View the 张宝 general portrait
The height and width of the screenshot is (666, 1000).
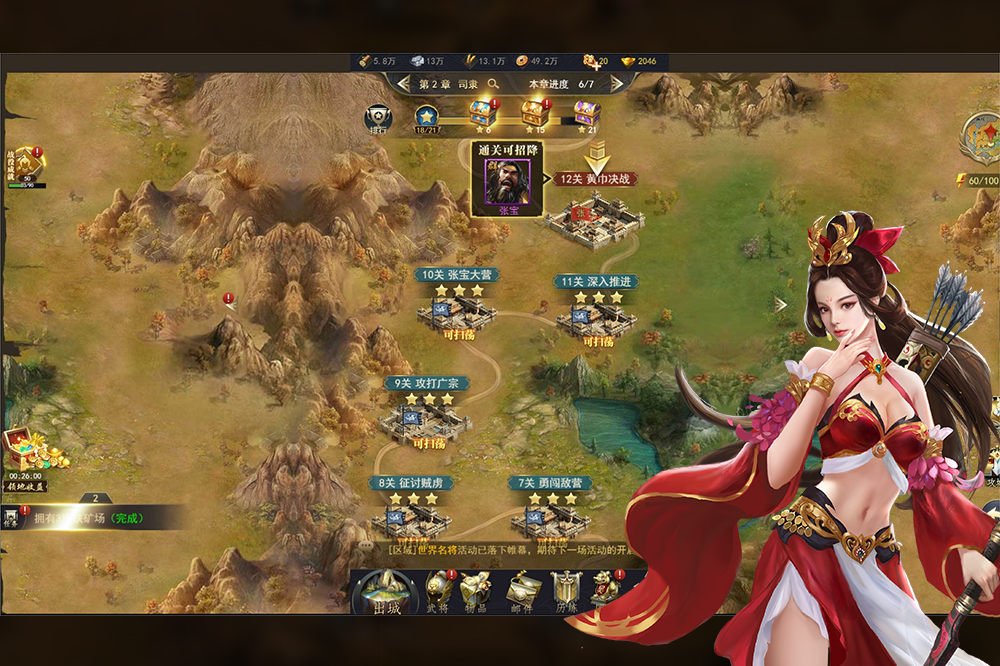tap(508, 182)
